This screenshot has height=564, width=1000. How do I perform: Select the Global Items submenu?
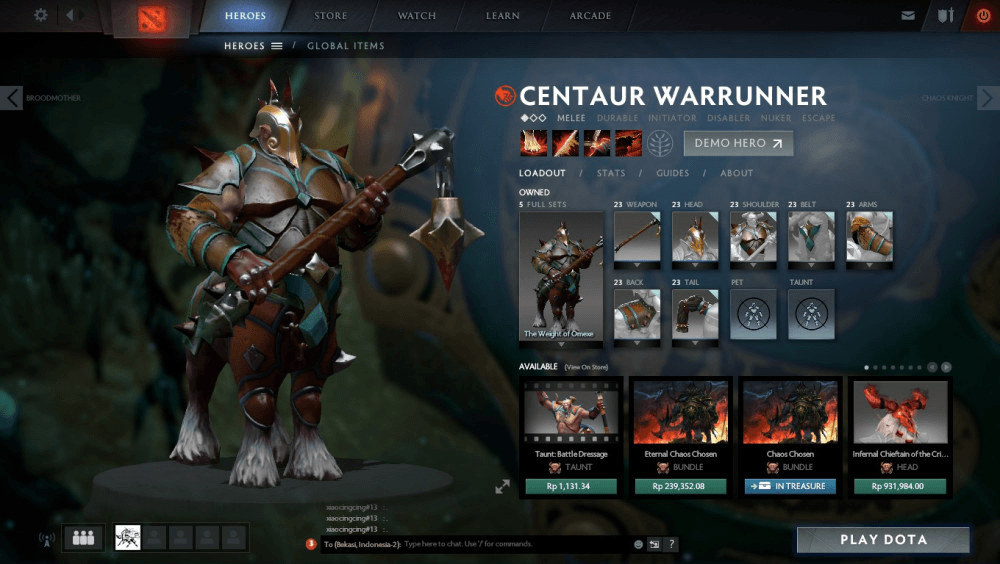(x=345, y=46)
